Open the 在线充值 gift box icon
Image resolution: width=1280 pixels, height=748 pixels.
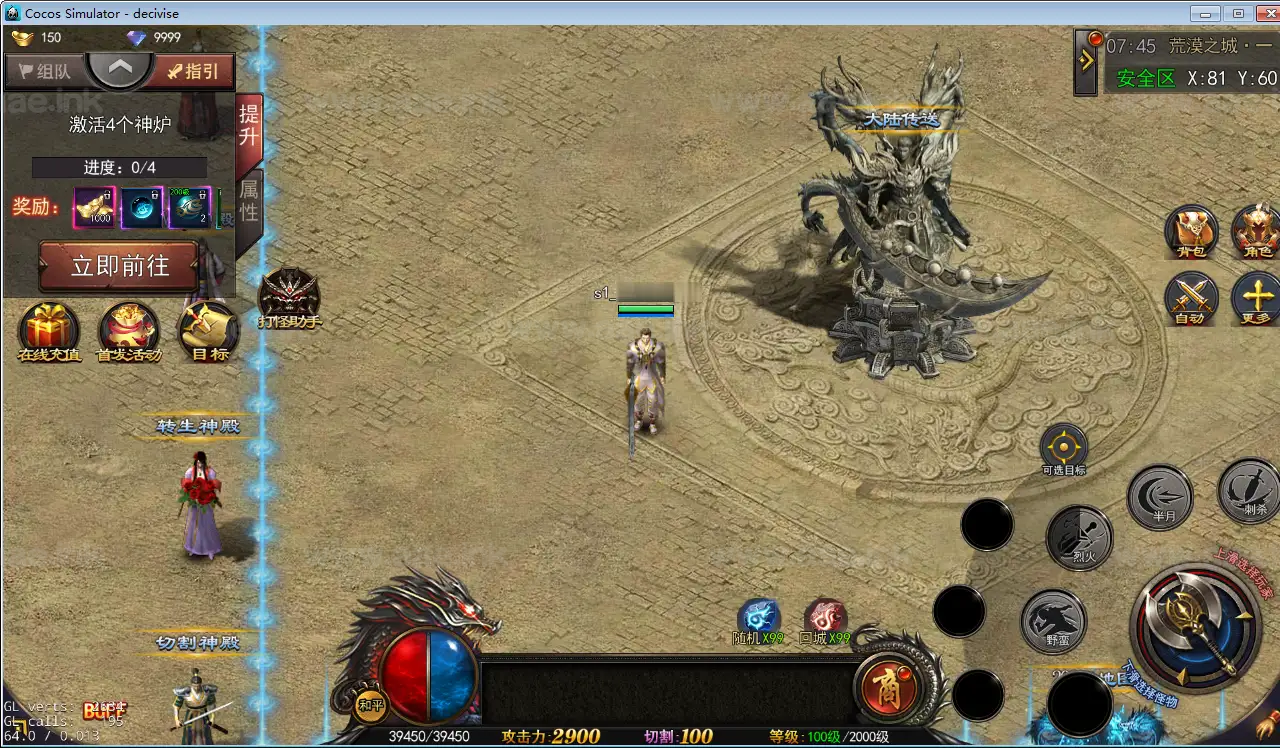click(49, 330)
